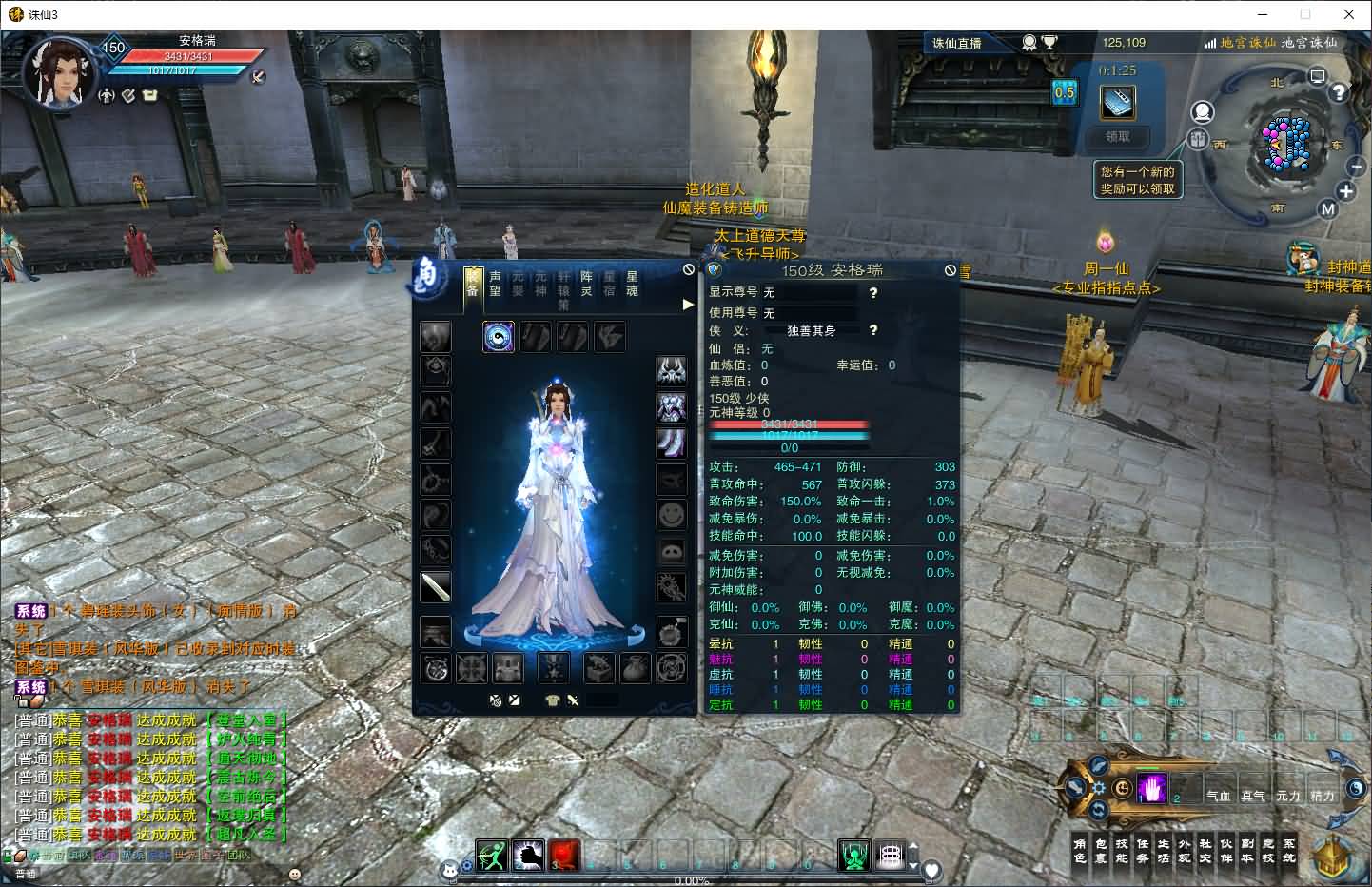Select the equipped sword weapon slot
The width and height of the screenshot is (1372, 887).
click(436, 586)
